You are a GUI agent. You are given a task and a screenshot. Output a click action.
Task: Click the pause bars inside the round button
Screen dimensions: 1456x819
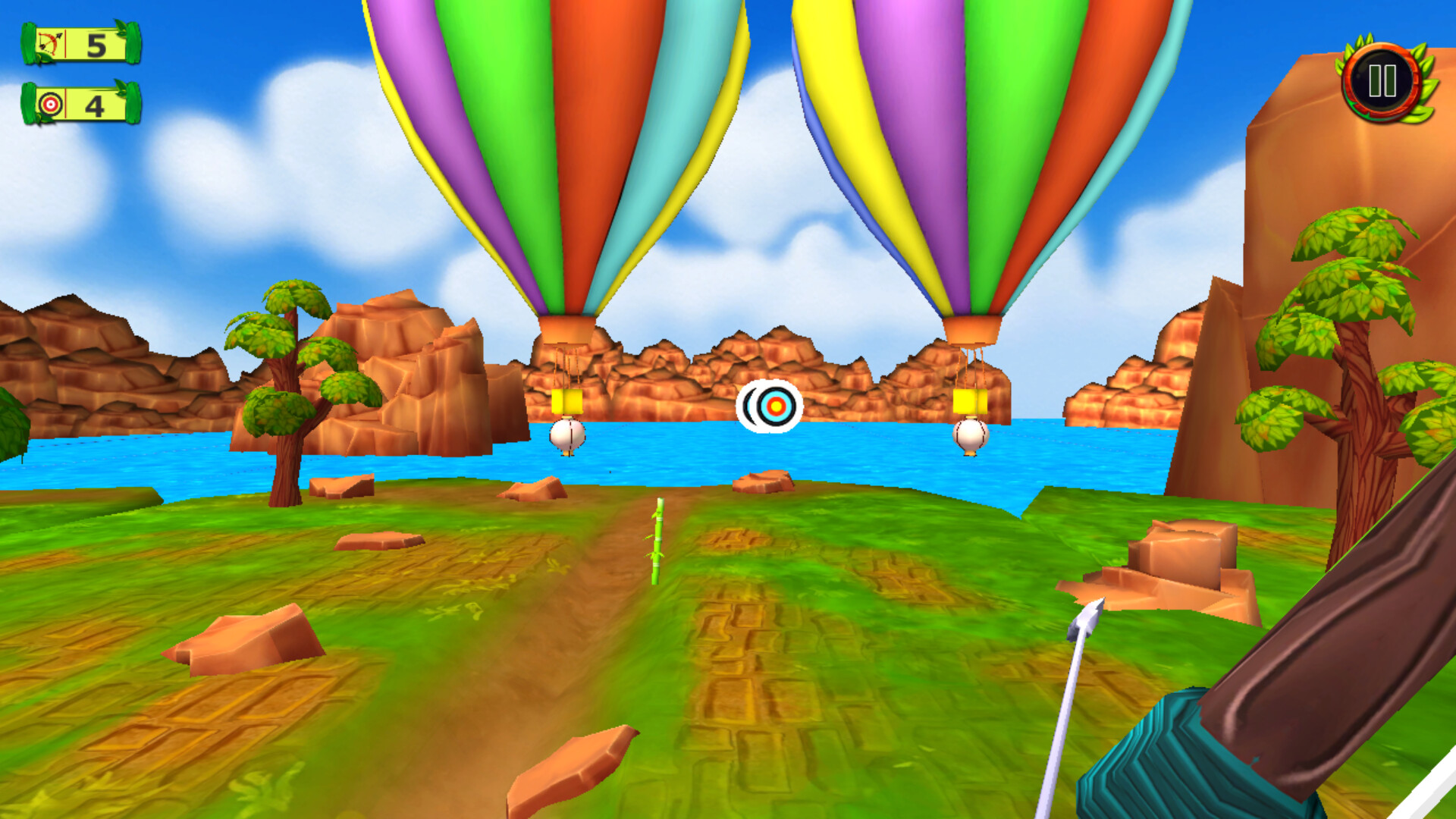(1382, 82)
